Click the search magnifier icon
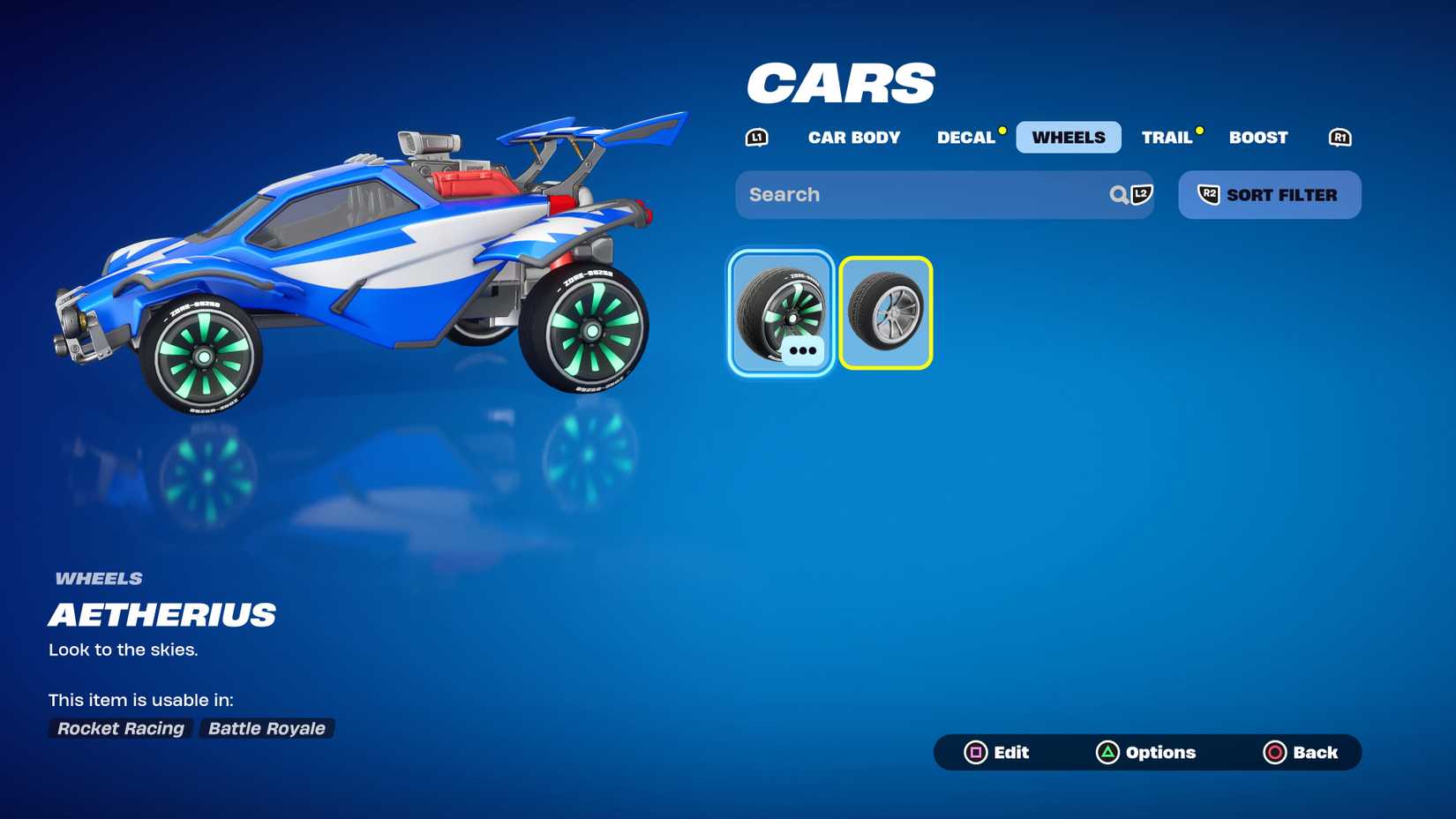 point(1117,195)
